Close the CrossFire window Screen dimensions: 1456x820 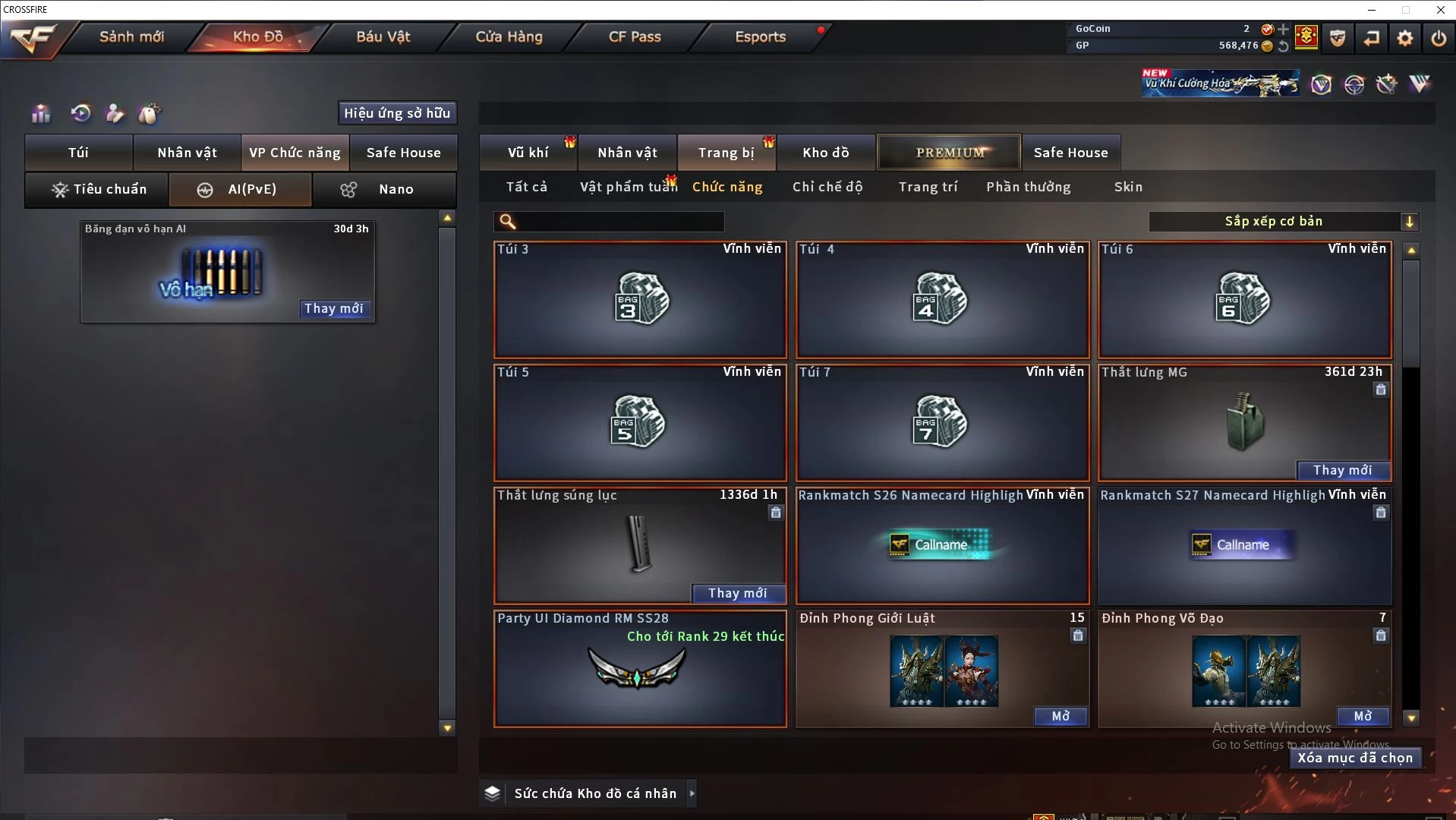1440,10
